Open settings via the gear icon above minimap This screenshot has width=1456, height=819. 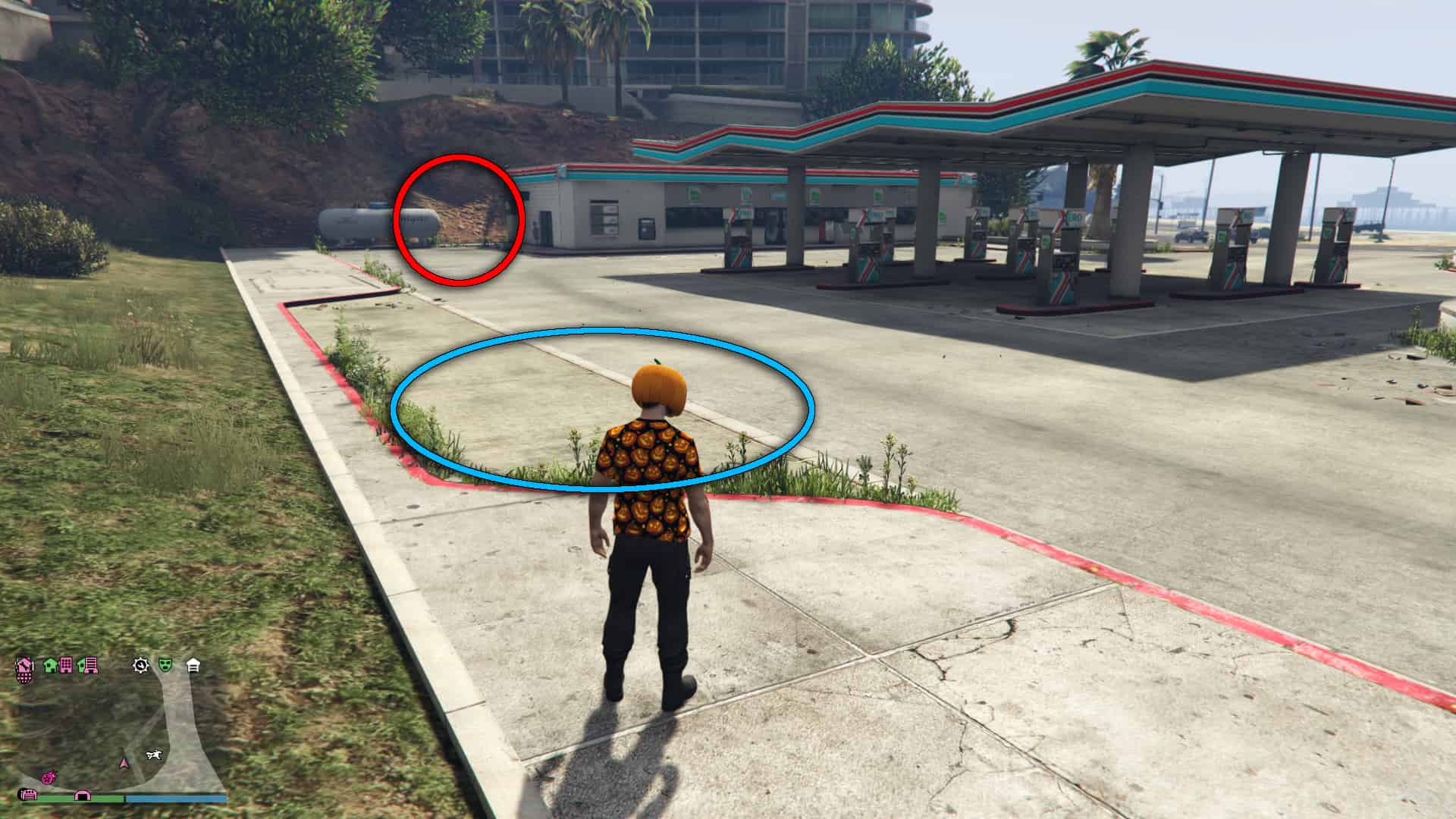(140, 665)
